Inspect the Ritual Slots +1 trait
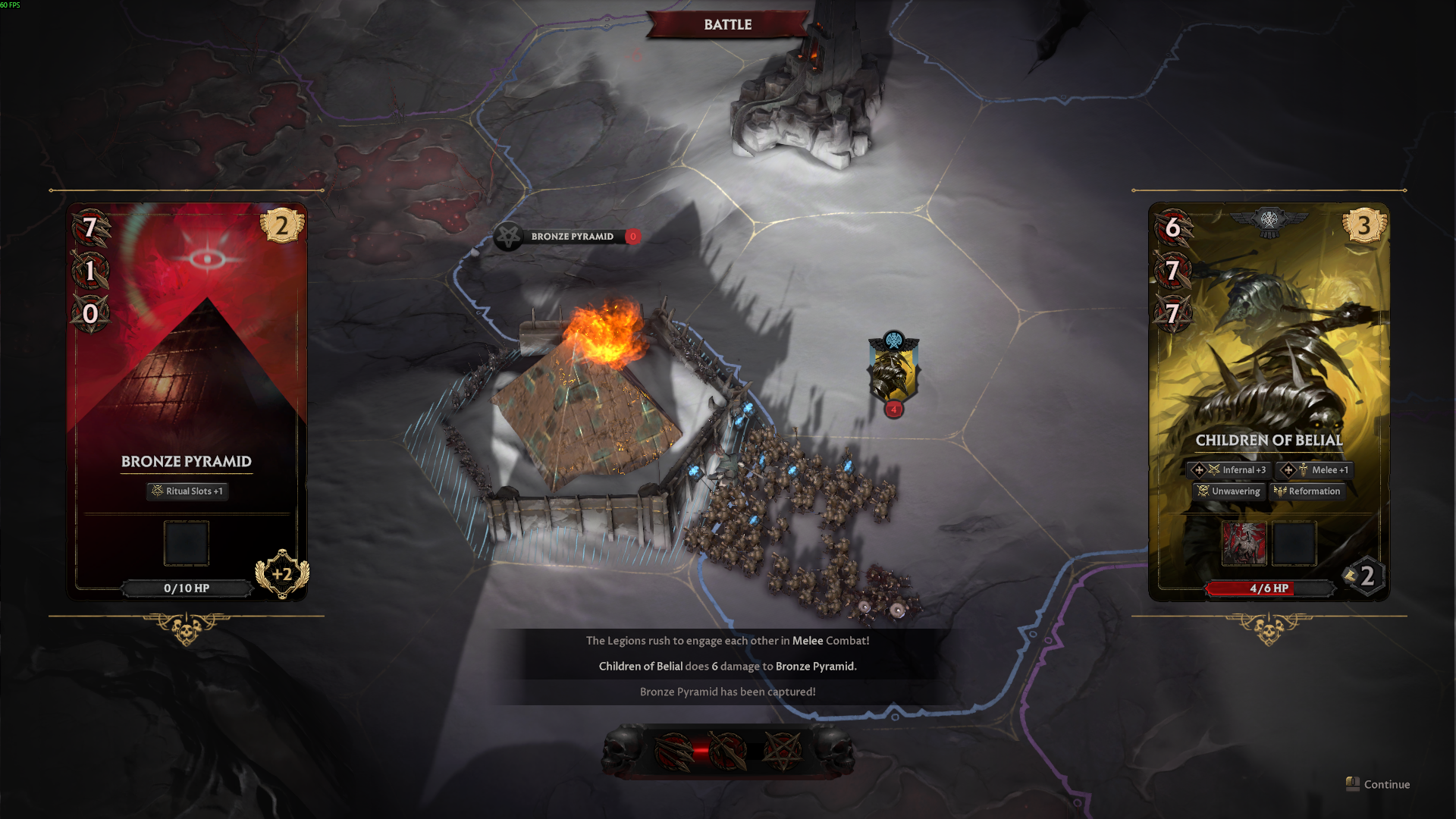 187,491
